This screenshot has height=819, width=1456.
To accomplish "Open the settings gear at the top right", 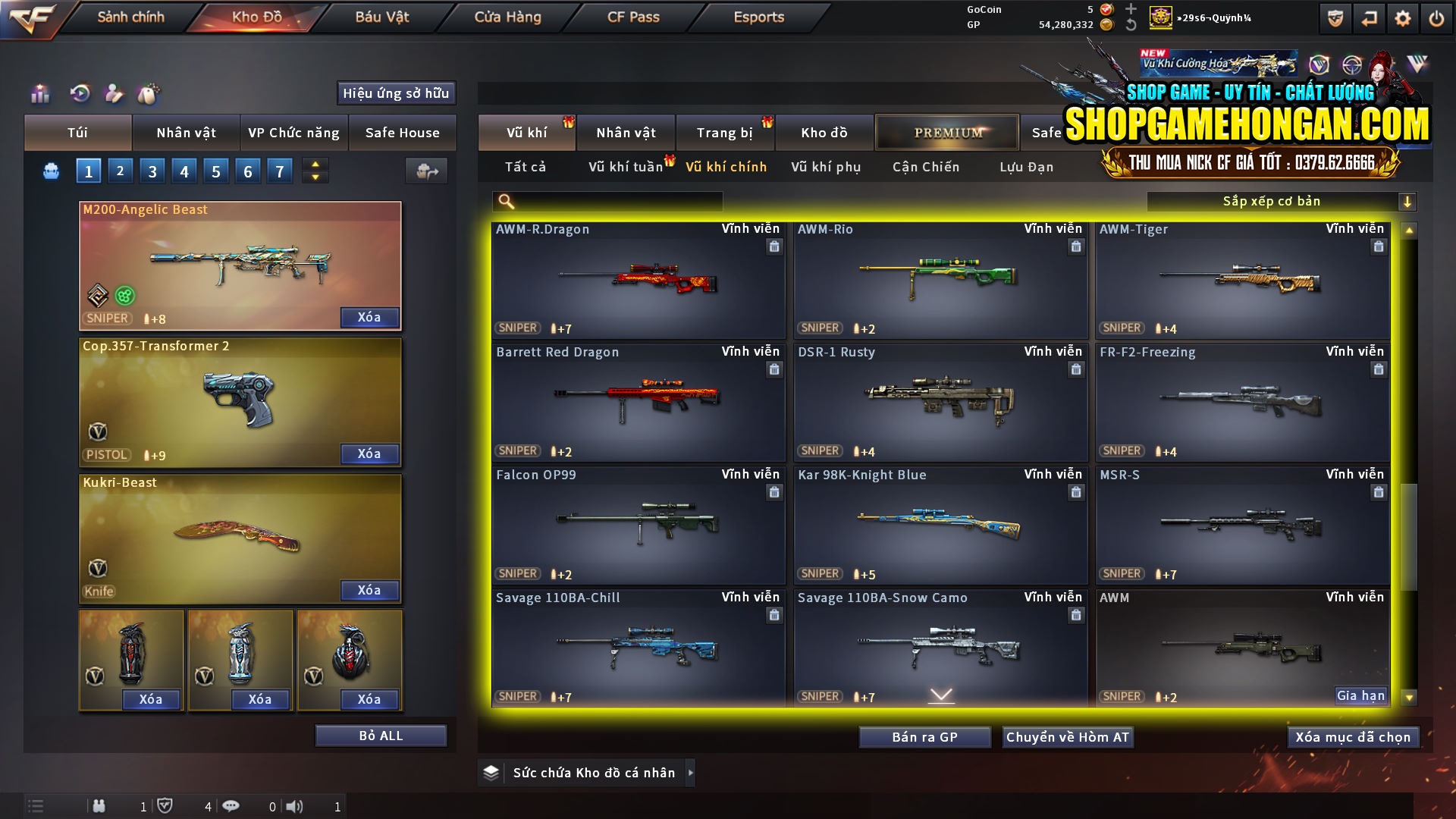I will [1403, 17].
